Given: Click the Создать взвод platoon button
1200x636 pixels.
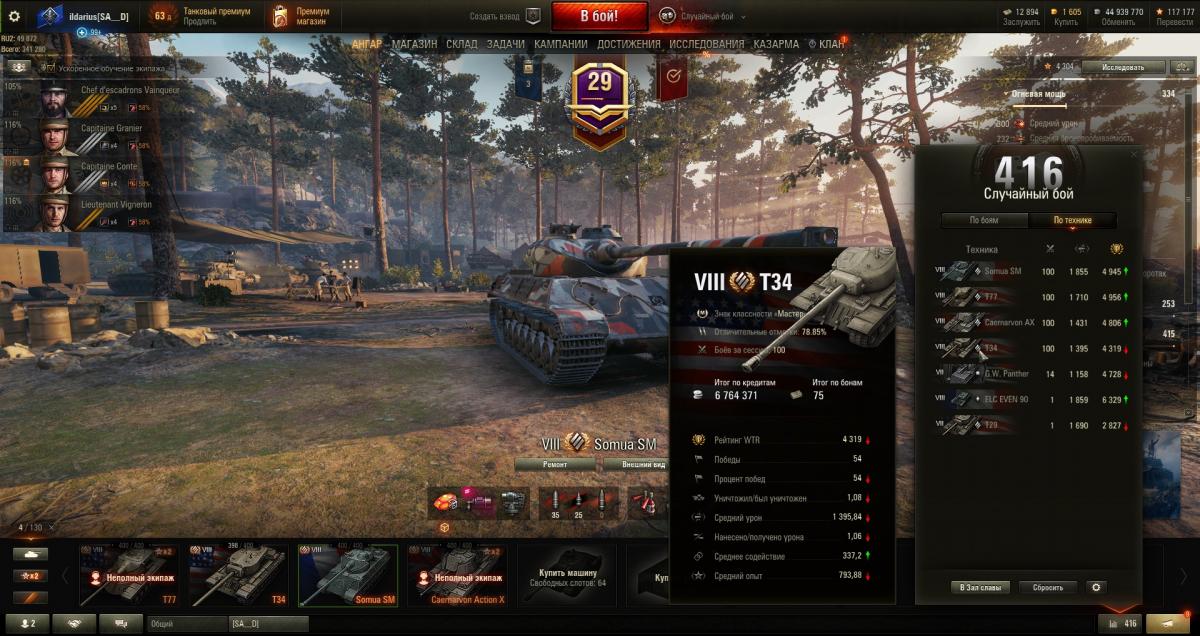Looking at the screenshot, I should click(505, 17).
